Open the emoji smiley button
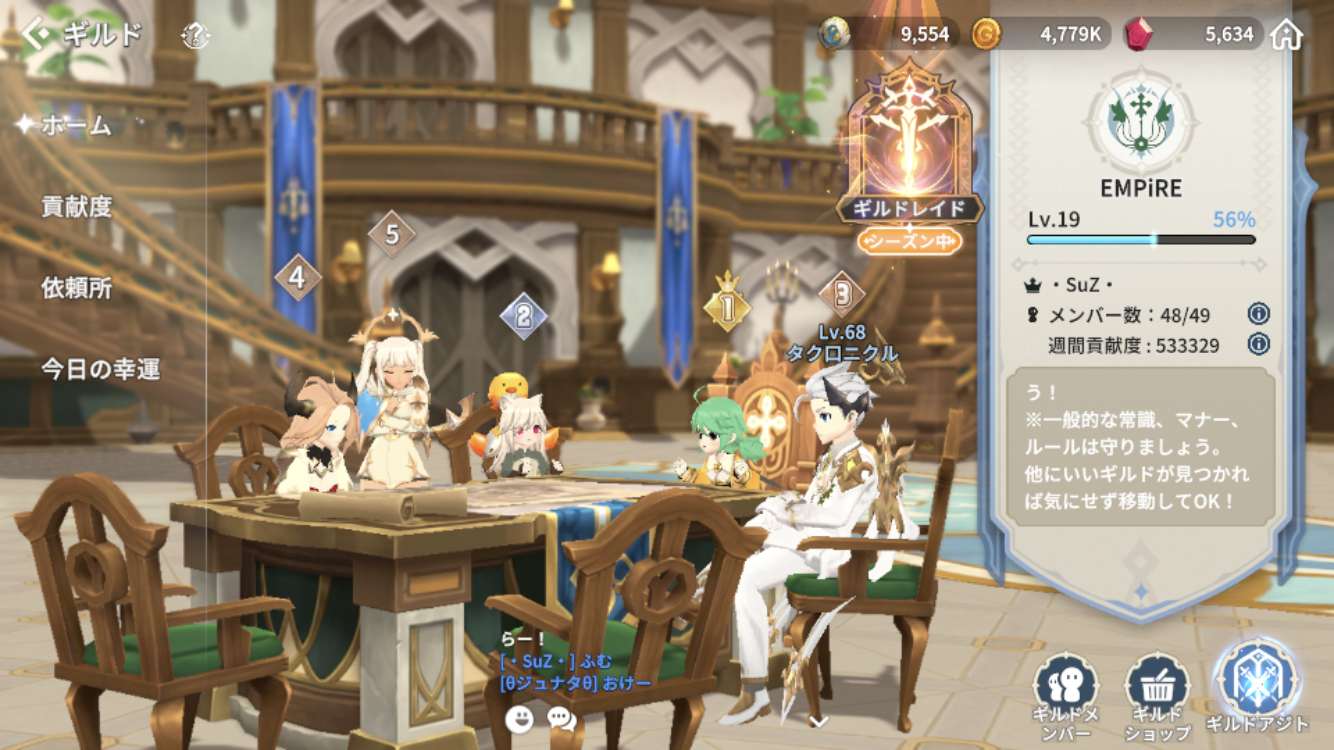1334x750 pixels. [x=519, y=718]
